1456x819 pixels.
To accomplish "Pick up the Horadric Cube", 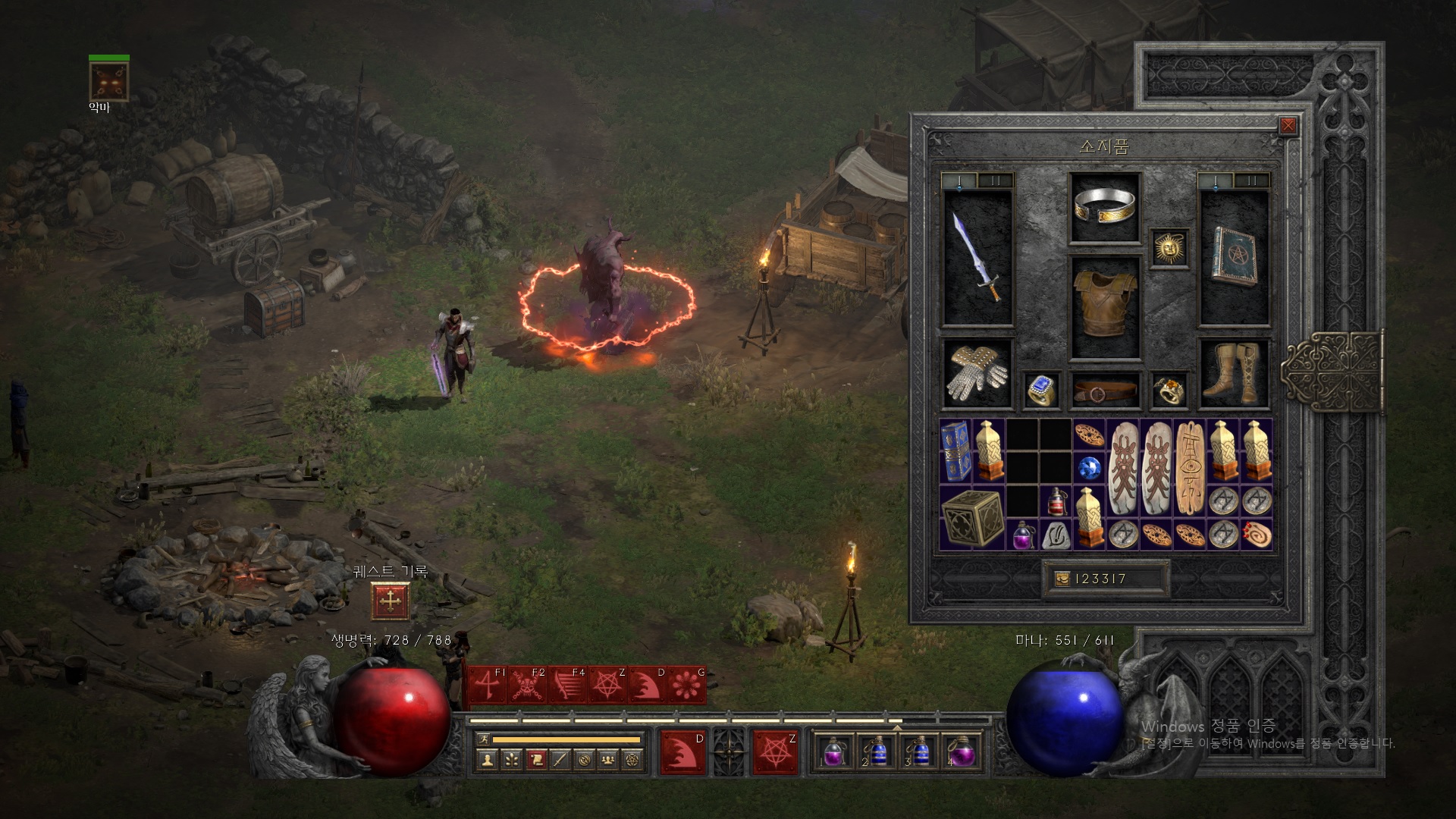I will [971, 517].
